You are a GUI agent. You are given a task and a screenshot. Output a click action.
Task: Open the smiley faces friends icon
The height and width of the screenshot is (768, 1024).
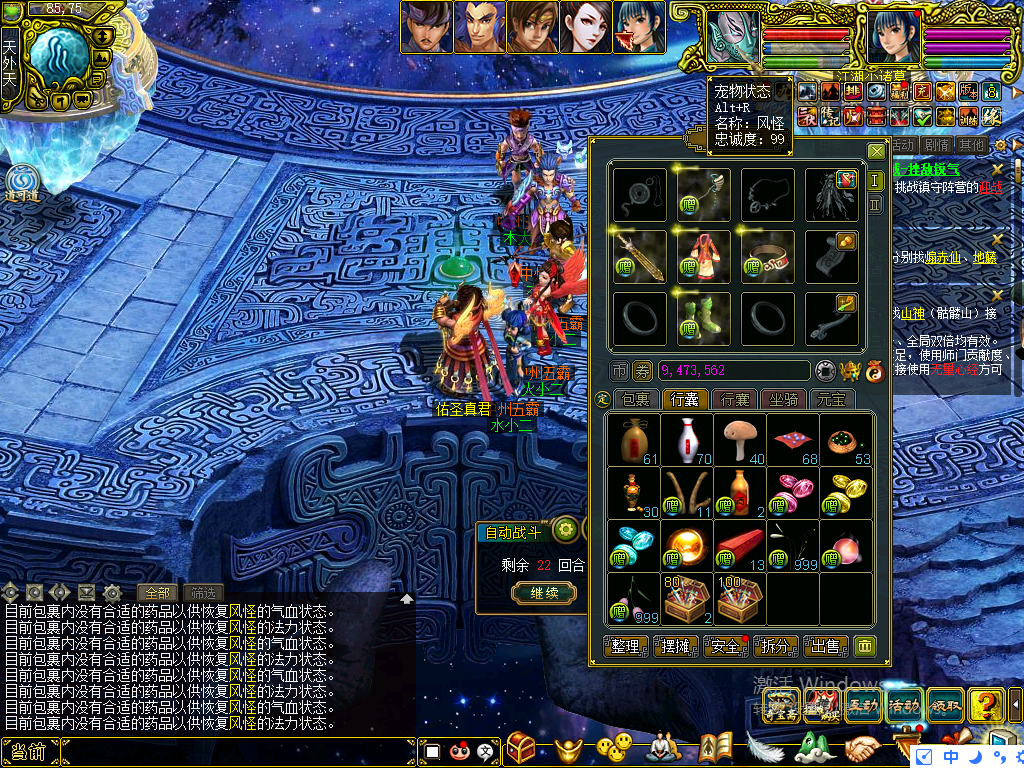tap(613, 746)
